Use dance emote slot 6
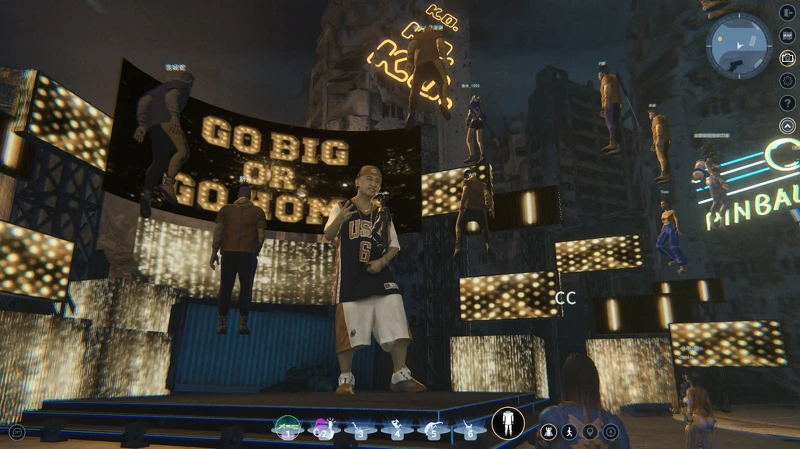800x449 pixels. (x=469, y=428)
